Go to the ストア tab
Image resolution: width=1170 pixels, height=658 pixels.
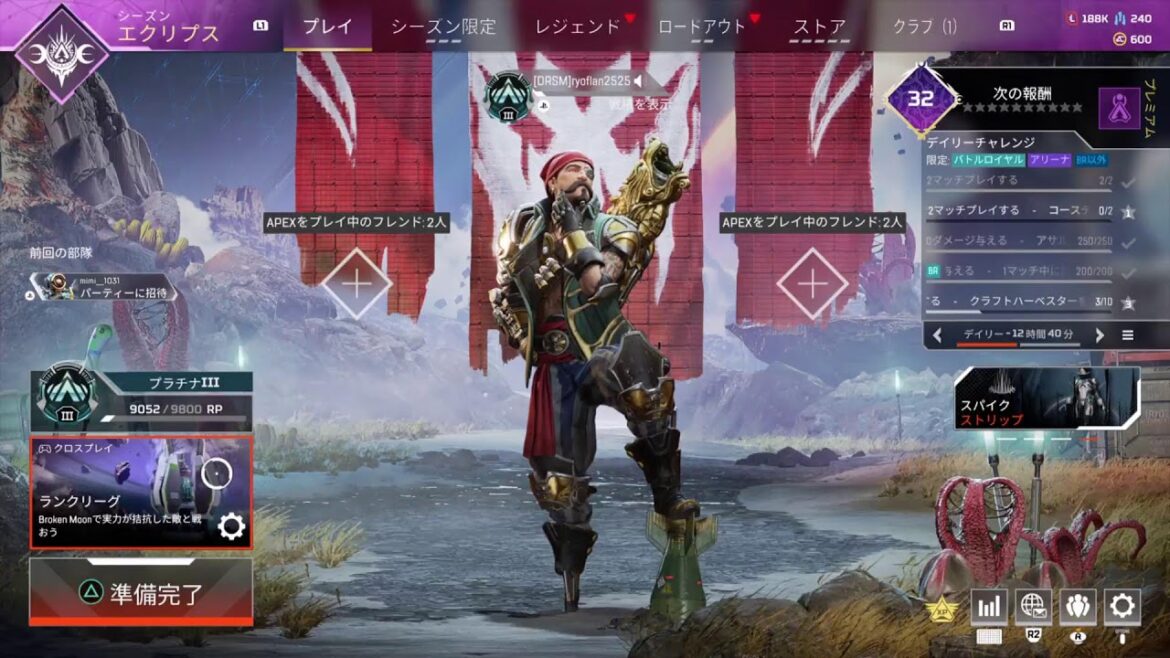819,27
